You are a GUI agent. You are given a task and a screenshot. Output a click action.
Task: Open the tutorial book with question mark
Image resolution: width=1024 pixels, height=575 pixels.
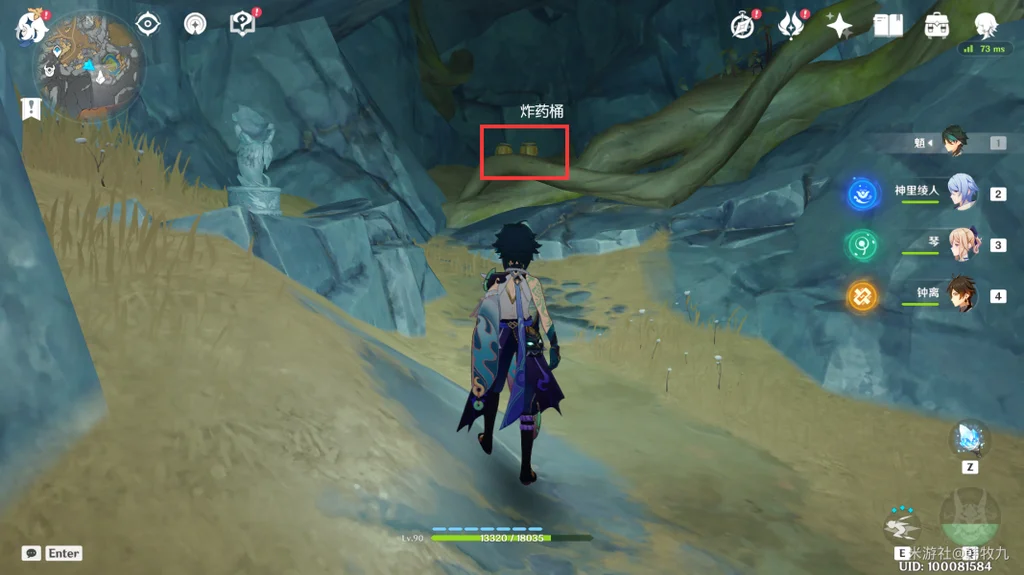[243, 24]
